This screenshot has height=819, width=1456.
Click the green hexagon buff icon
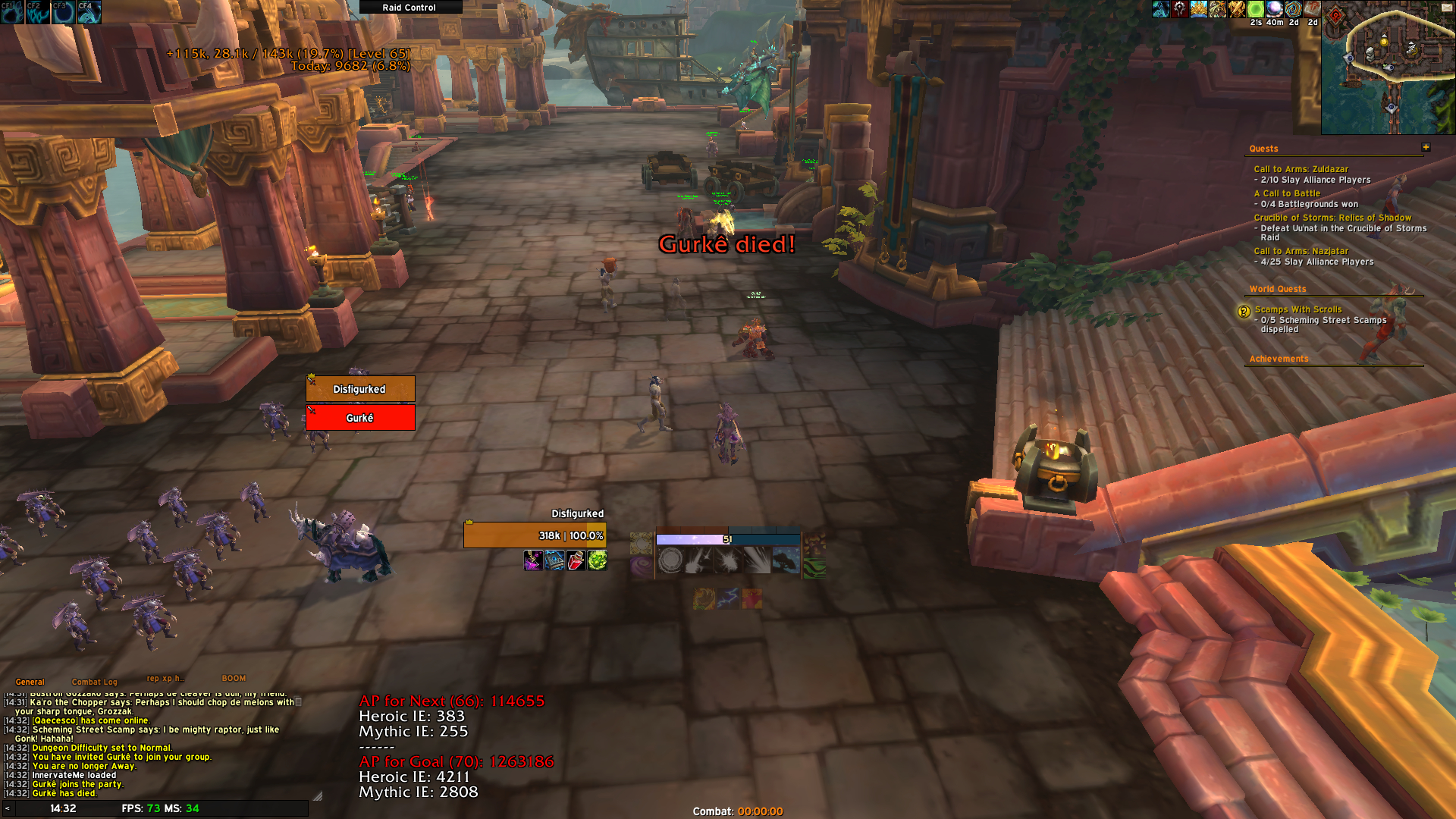(x=1256, y=9)
